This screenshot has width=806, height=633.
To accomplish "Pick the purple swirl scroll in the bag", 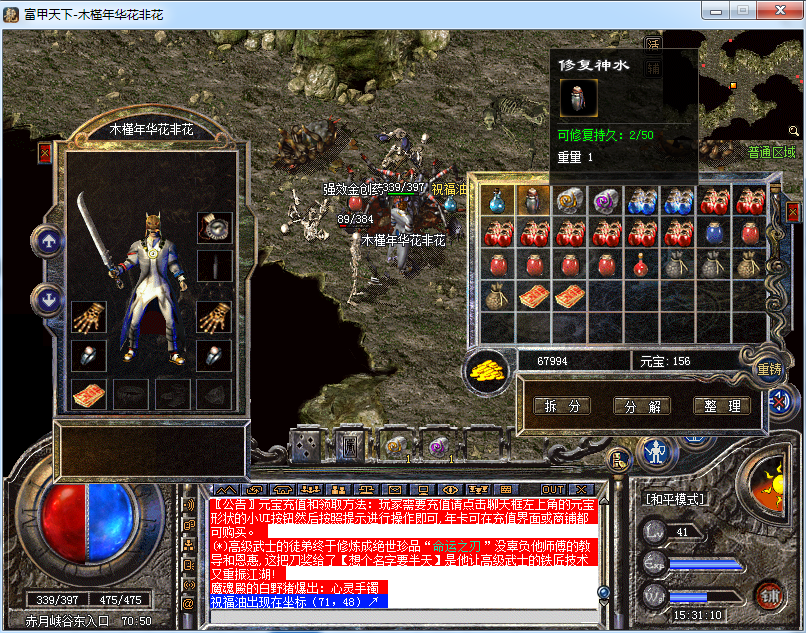I will pyautogui.click(x=606, y=201).
